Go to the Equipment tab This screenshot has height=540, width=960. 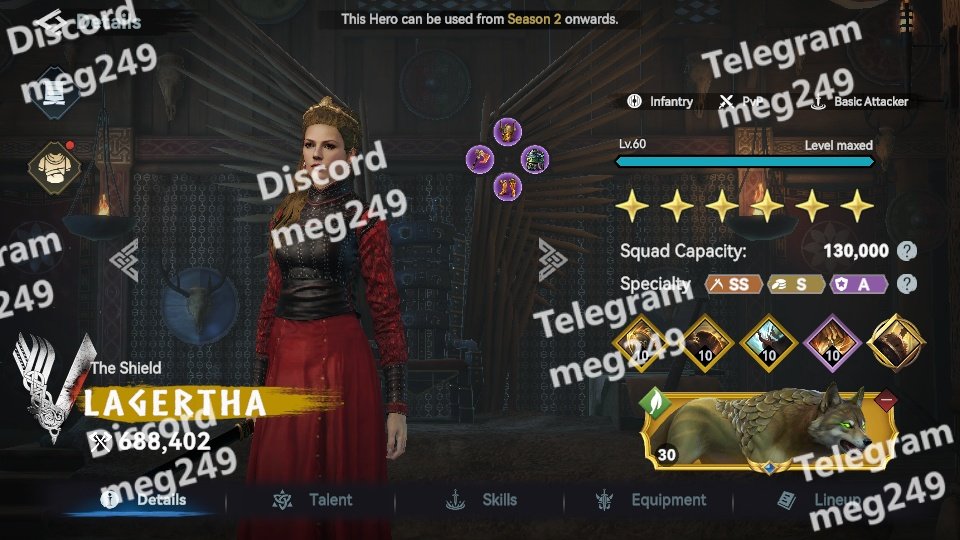tap(652, 500)
